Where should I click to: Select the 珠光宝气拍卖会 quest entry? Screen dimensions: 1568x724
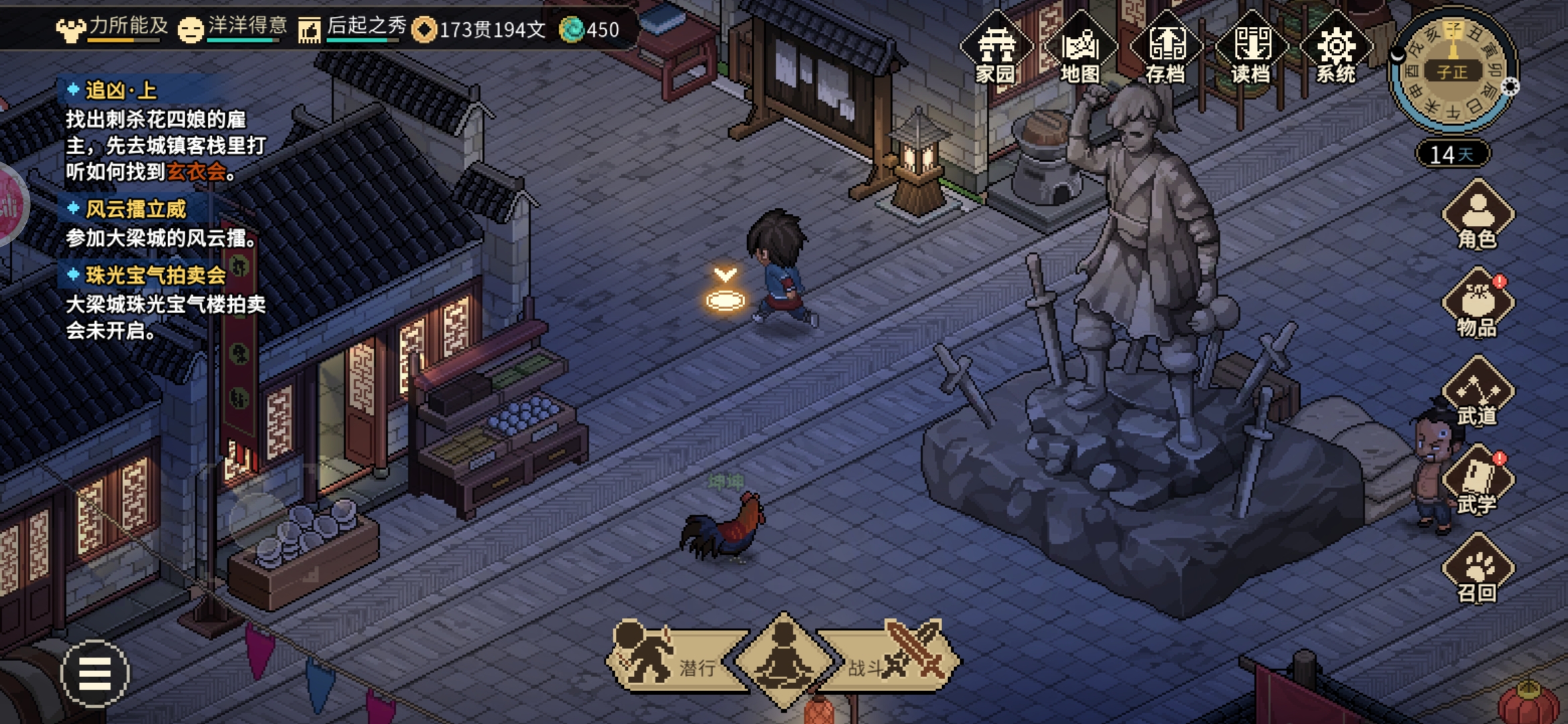pyautogui.click(x=155, y=276)
